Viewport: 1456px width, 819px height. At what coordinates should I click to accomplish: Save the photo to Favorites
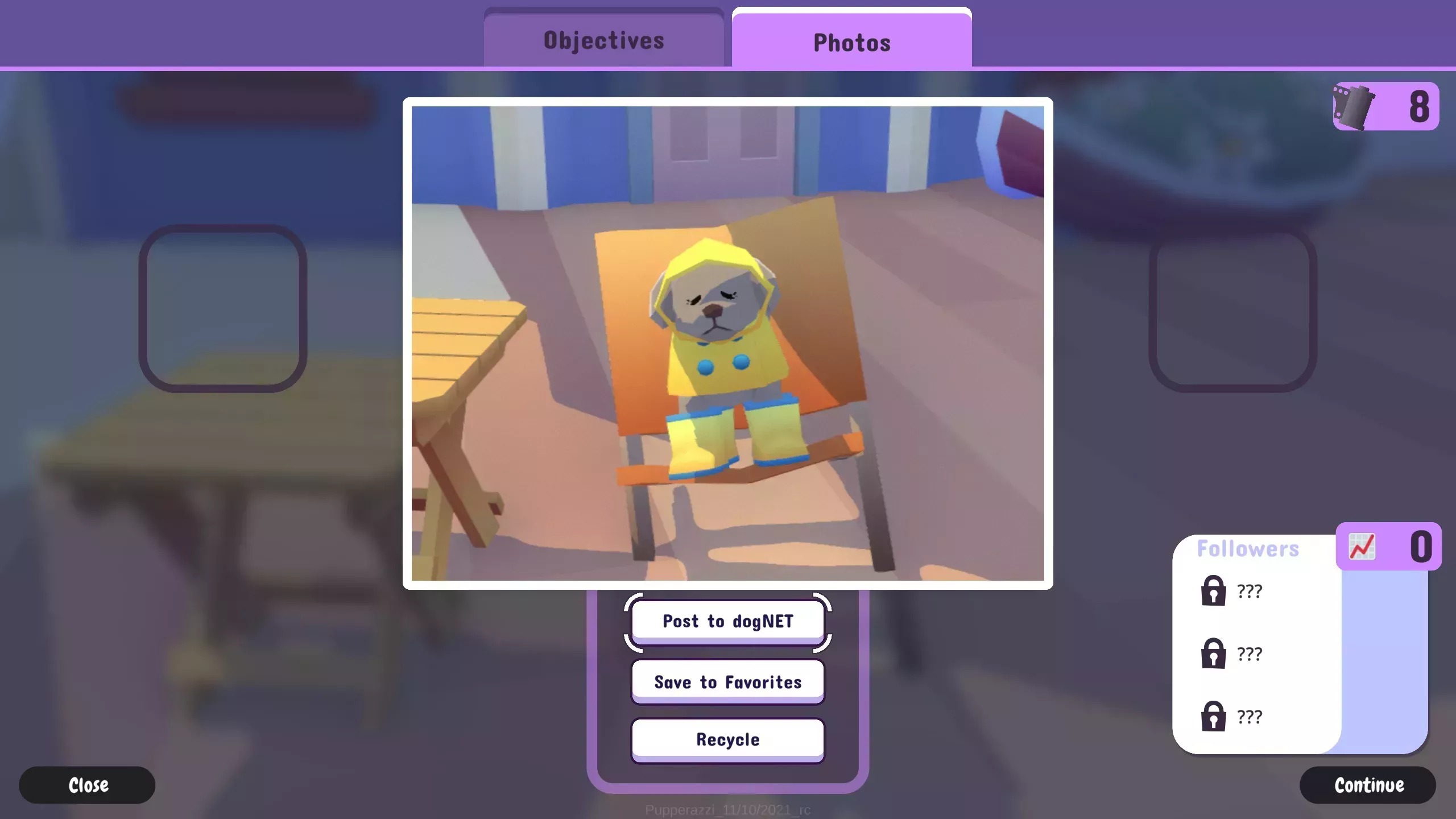(x=728, y=682)
